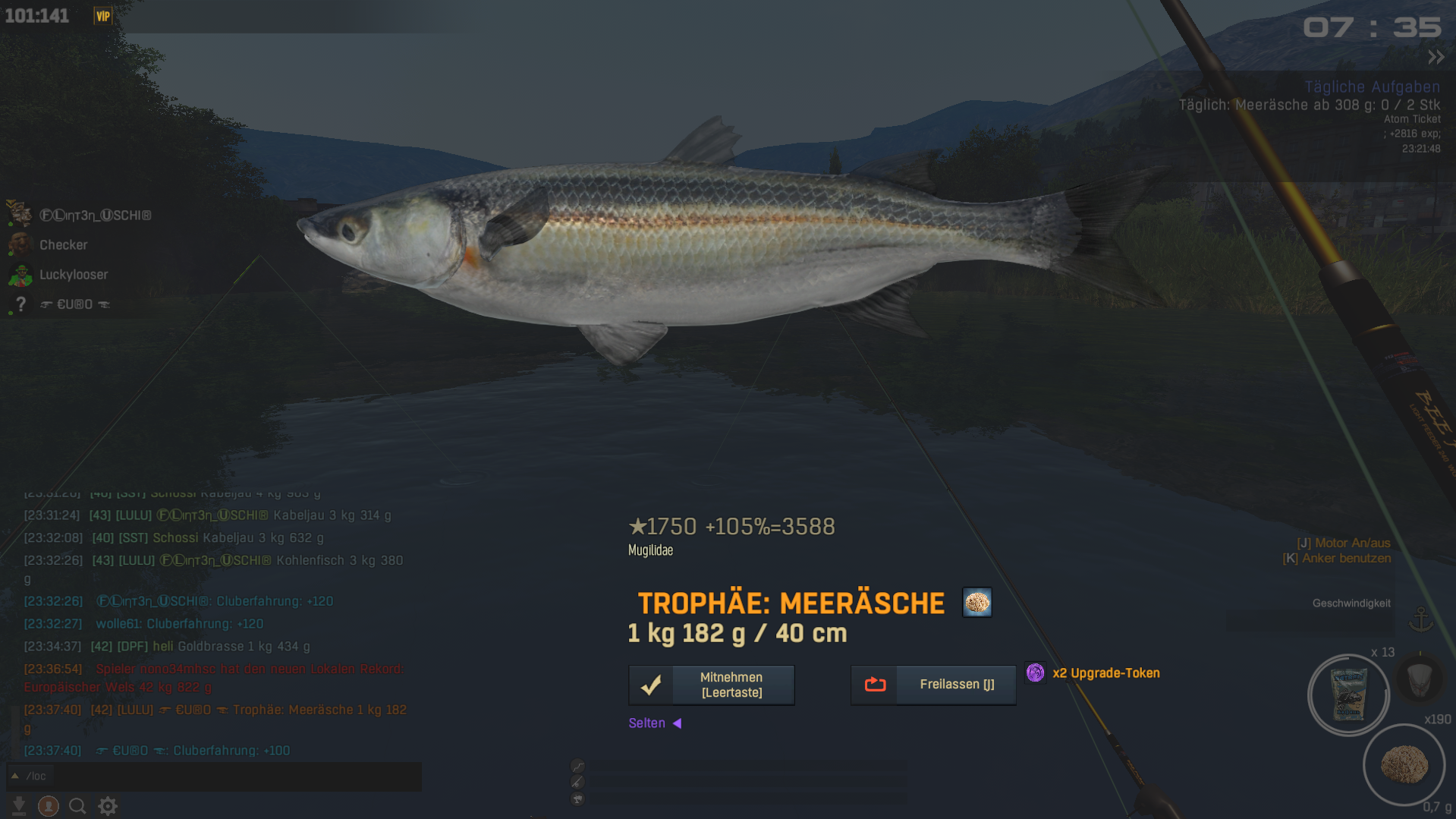This screenshot has height=819, width=1456.
Task: Click the download arrow icon below chat
Action: coord(19,806)
